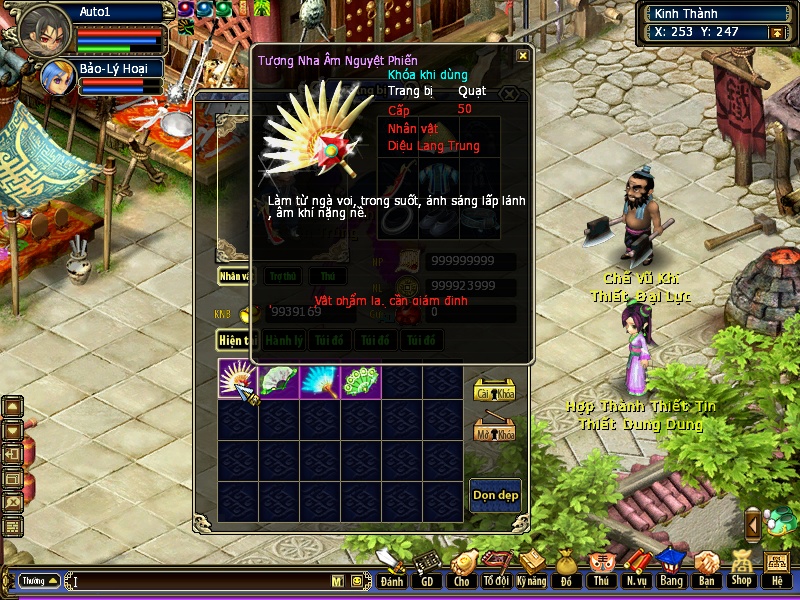Viewport: 800px width, 600px height.
Task: Select the green peacock fan
Action: coord(361,382)
